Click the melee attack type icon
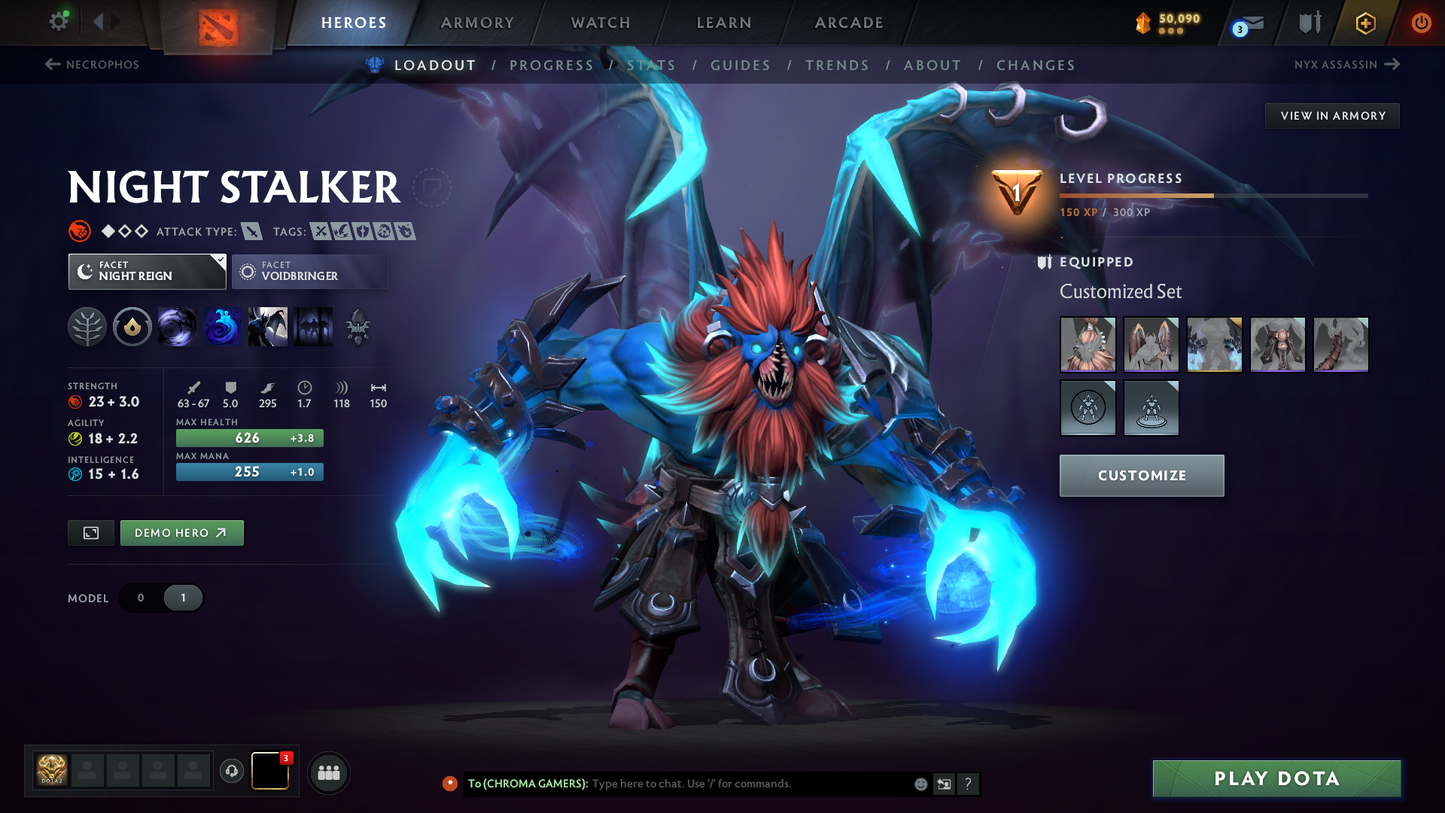The image size is (1445, 813). point(251,231)
